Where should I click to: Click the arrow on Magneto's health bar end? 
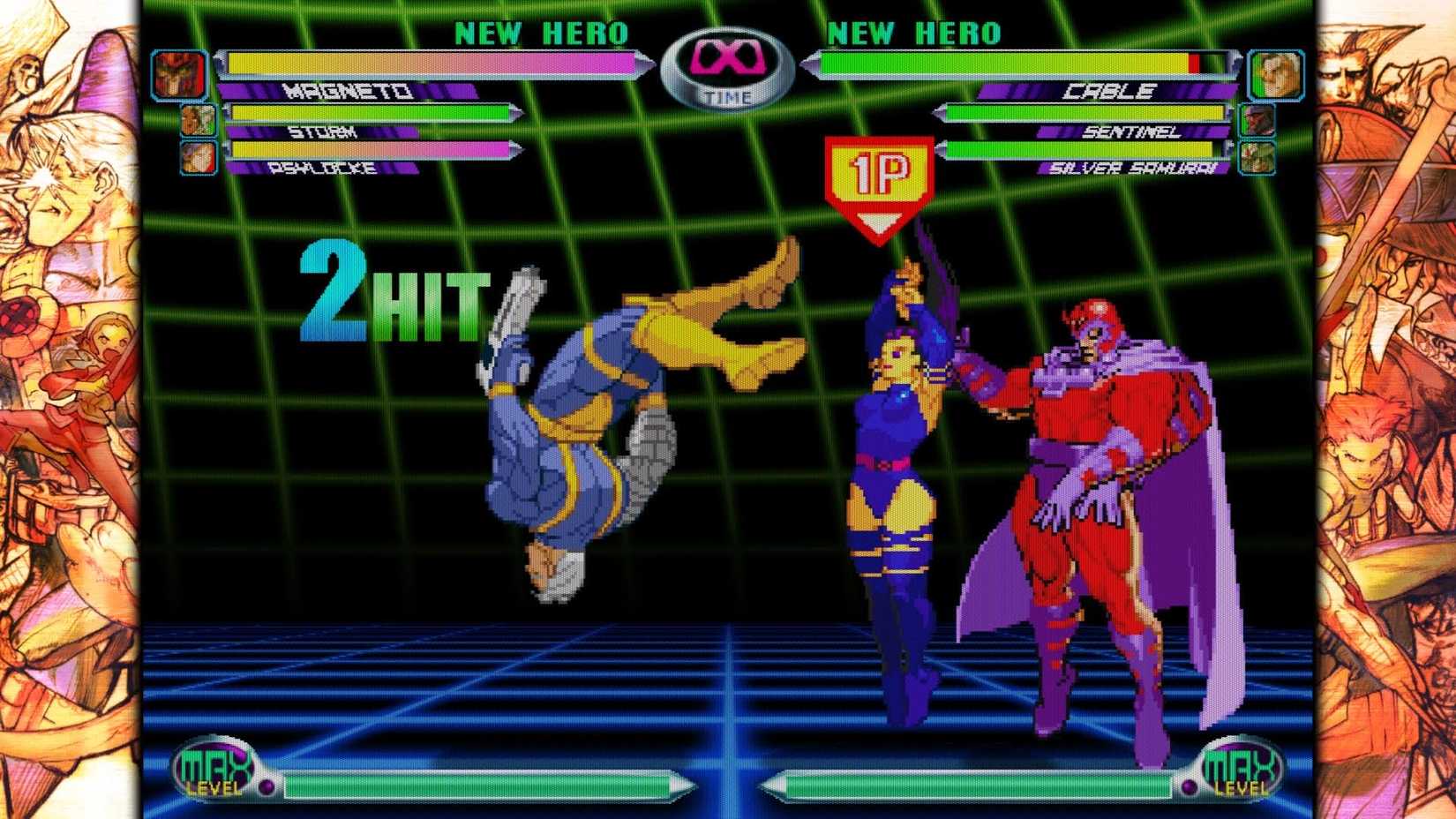(642, 63)
